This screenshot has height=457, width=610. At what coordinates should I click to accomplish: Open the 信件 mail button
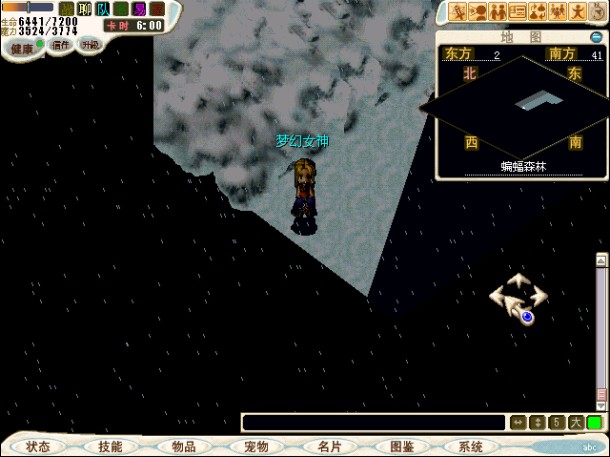click(x=61, y=45)
